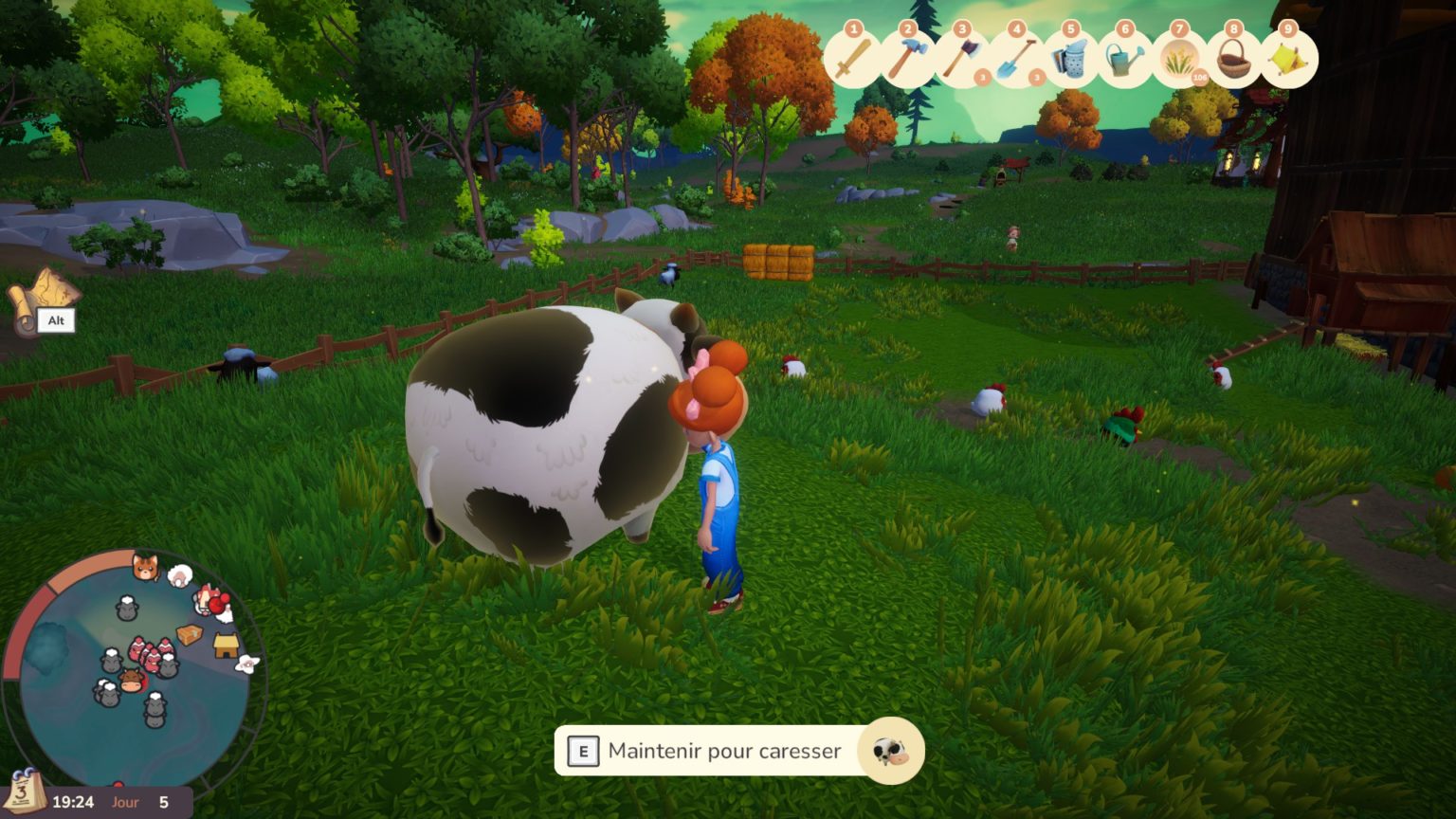Pick the bee smoker hotbar item
This screenshot has width=1456, height=819.
click(1070, 60)
